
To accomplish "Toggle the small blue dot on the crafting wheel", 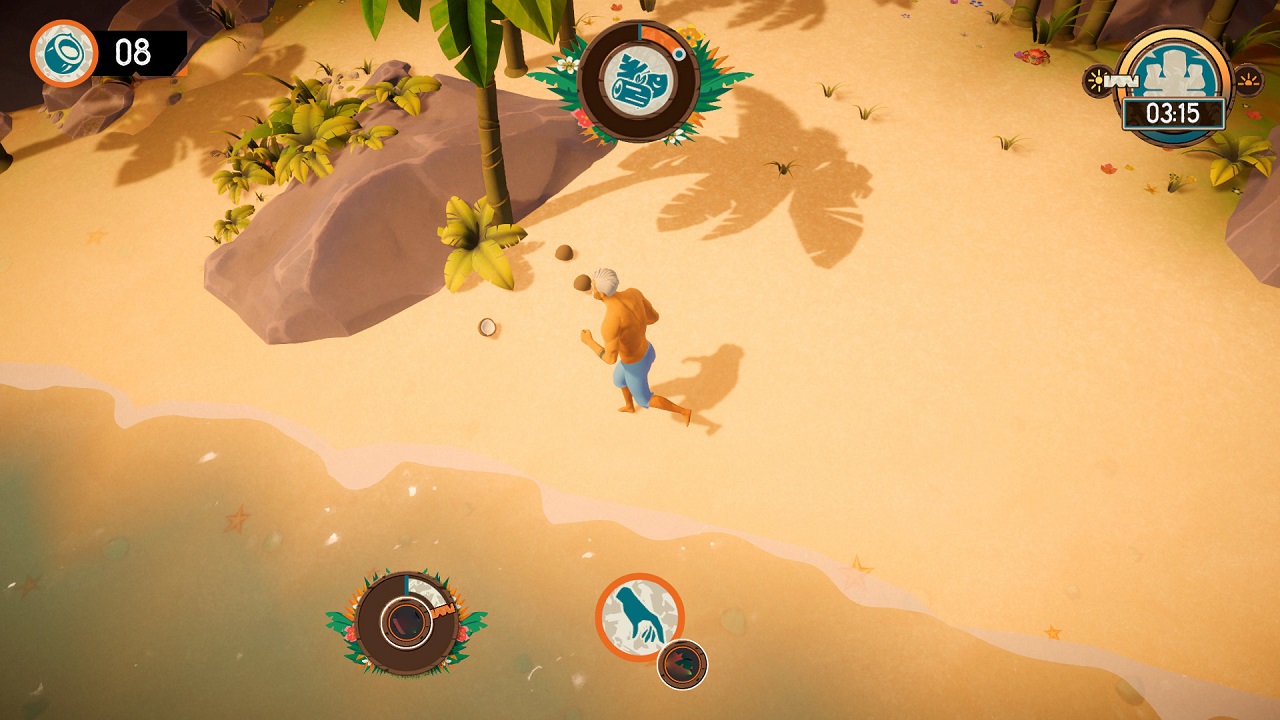I will point(679,53).
